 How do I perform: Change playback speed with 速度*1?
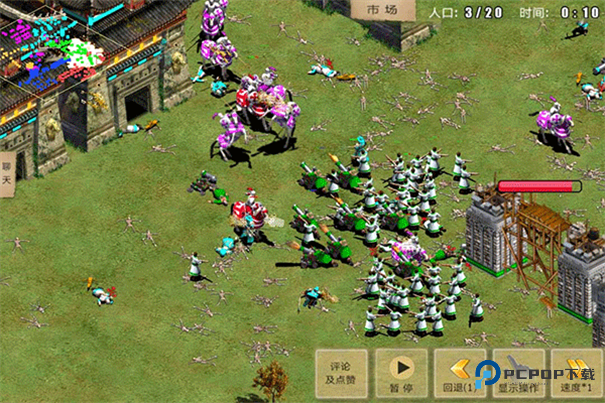[x=578, y=374]
